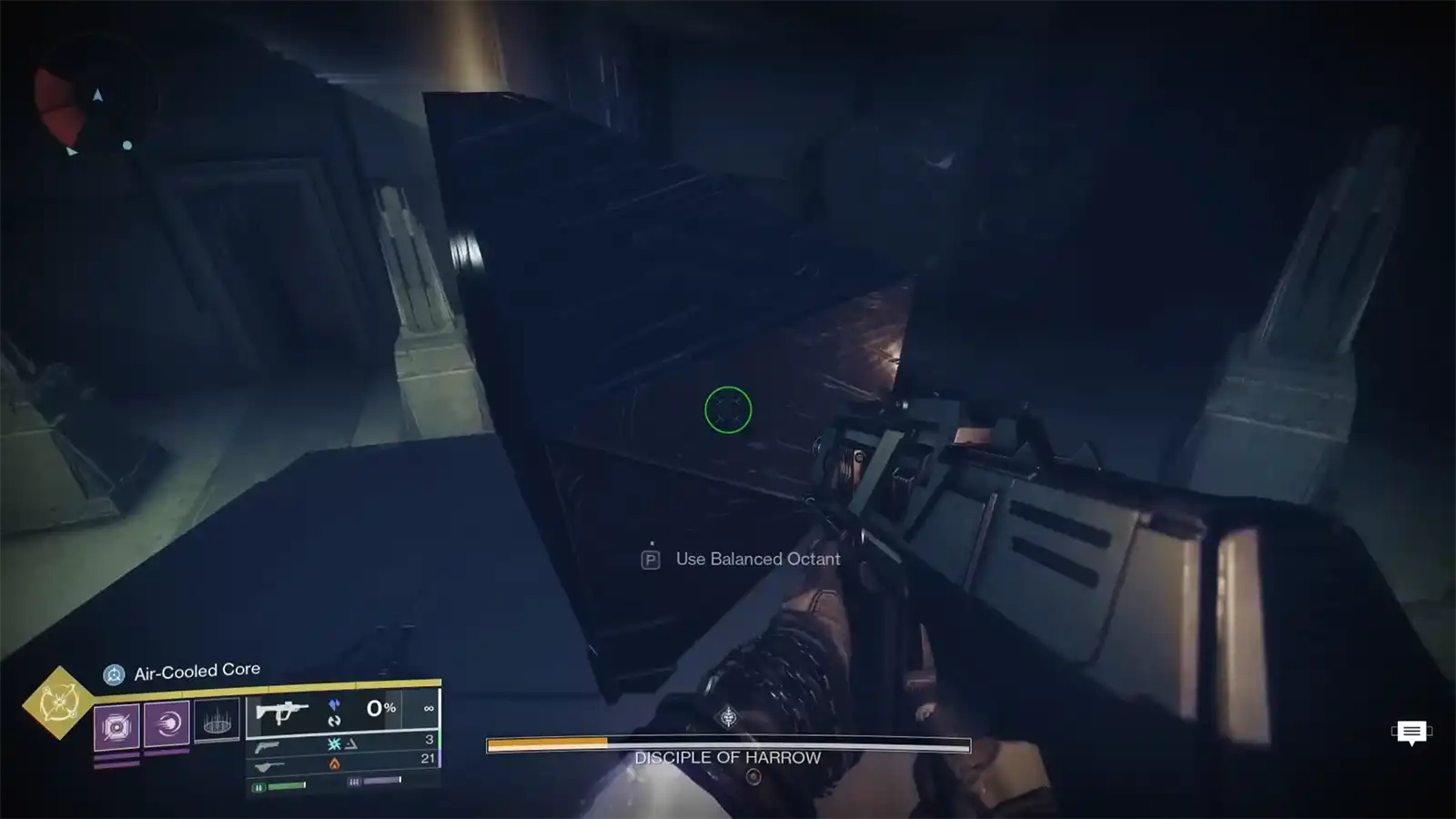Screen dimensions: 1456x819
Task: Click the north arrow on the radar compass
Action: tap(97, 95)
